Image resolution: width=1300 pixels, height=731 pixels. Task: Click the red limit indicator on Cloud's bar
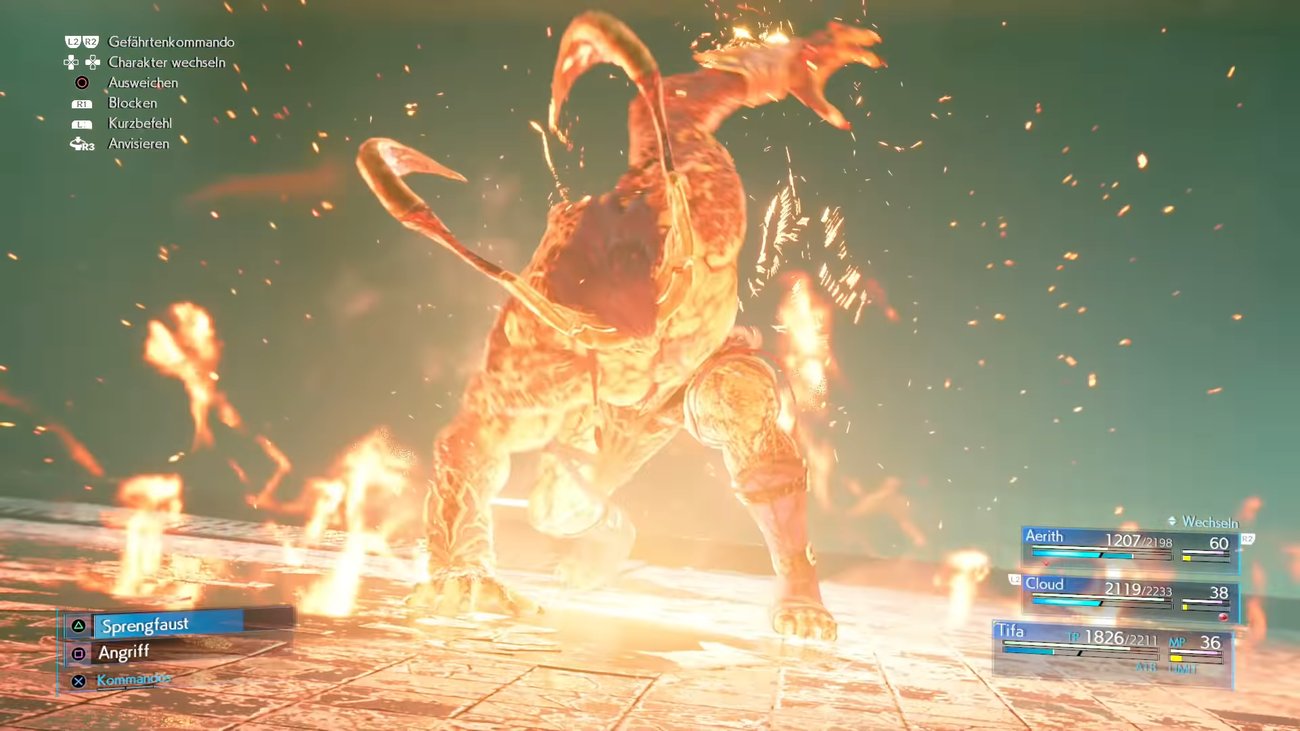1223,616
